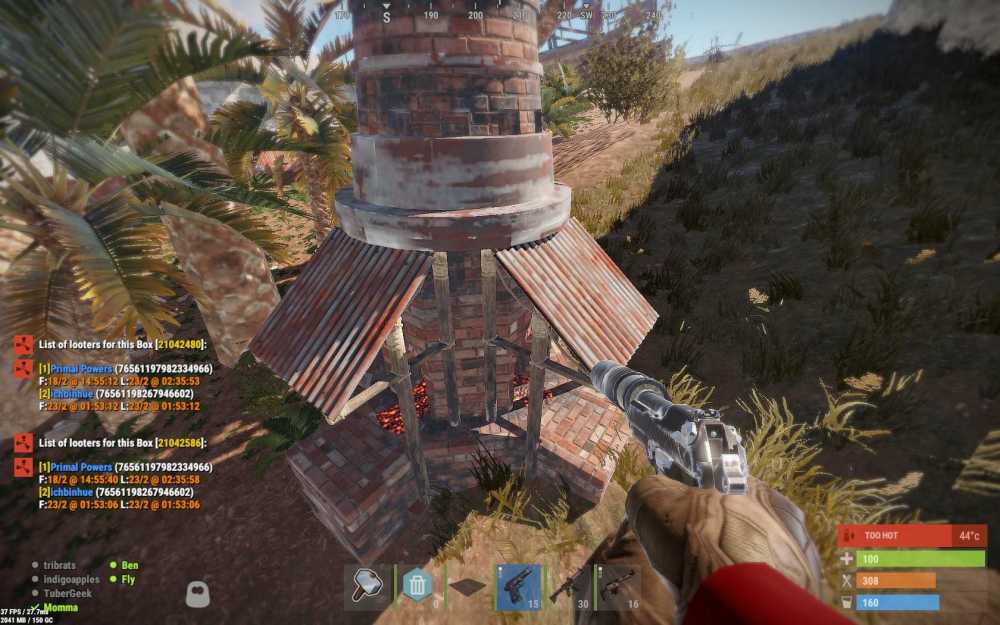Click the looters list header for Box 21042586
Screen dimensions: 1000x625
122,443
